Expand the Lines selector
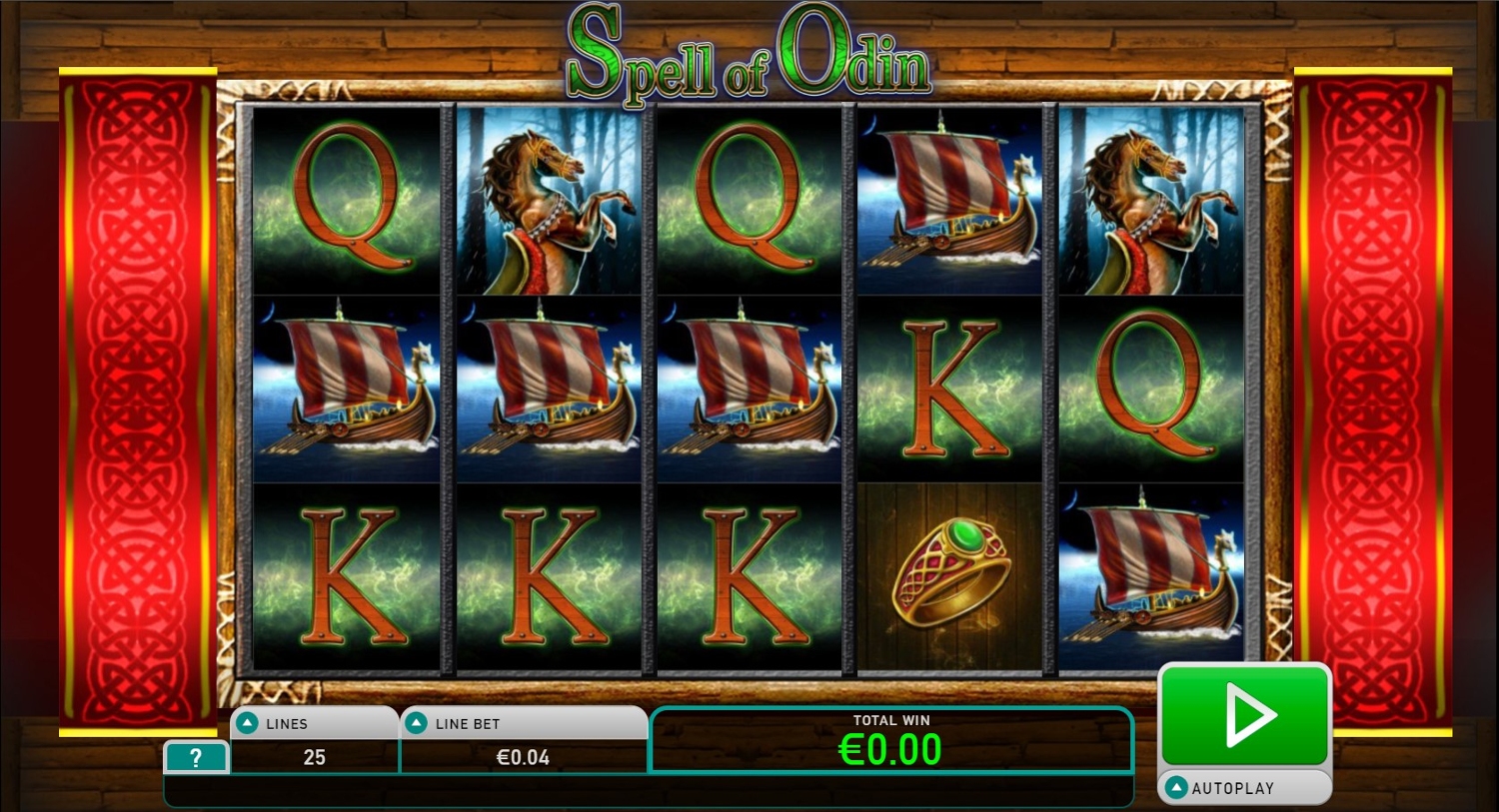The height and width of the screenshot is (812, 1499). pos(248,724)
